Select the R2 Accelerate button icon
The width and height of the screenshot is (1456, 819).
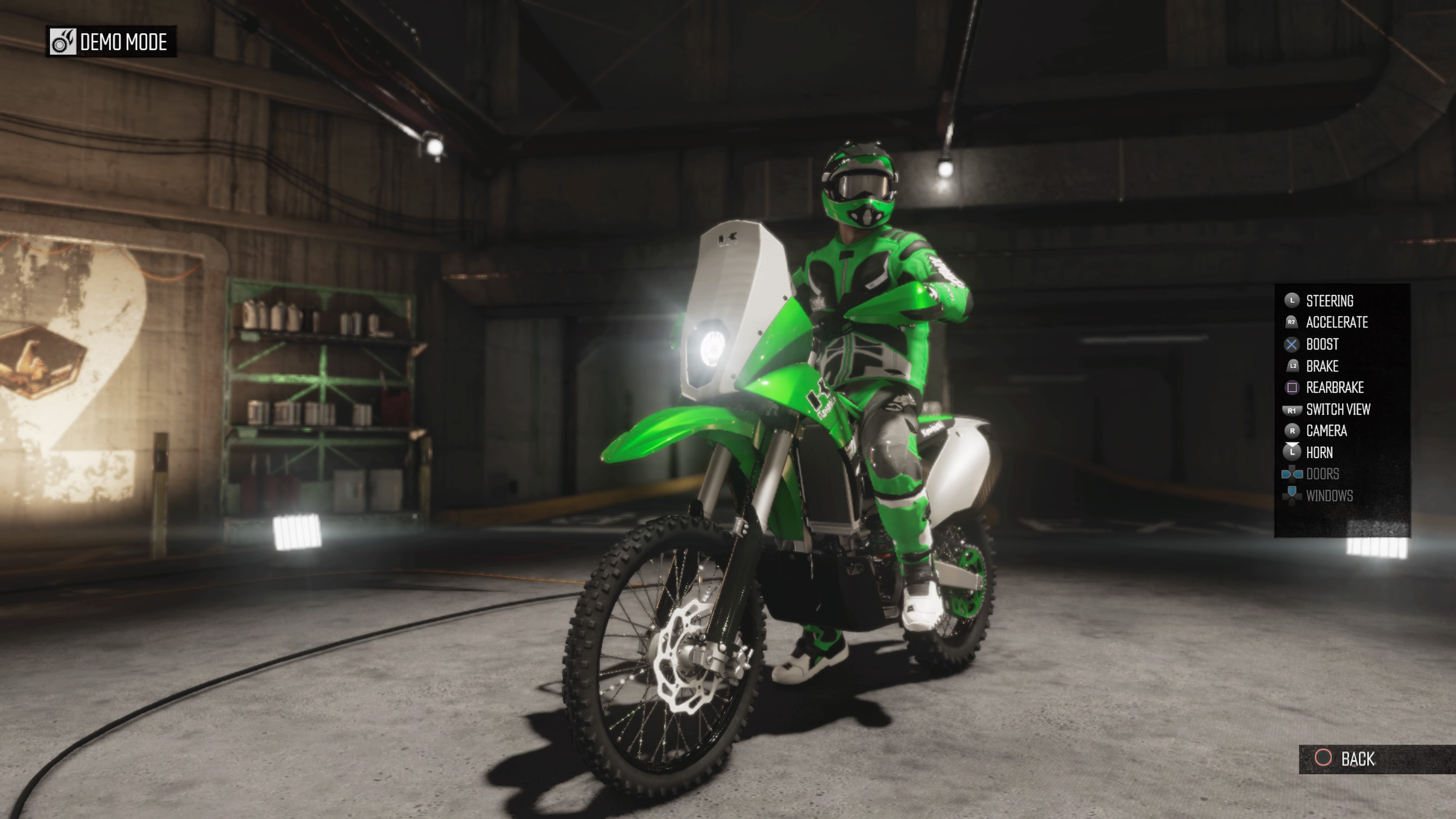tap(1293, 322)
